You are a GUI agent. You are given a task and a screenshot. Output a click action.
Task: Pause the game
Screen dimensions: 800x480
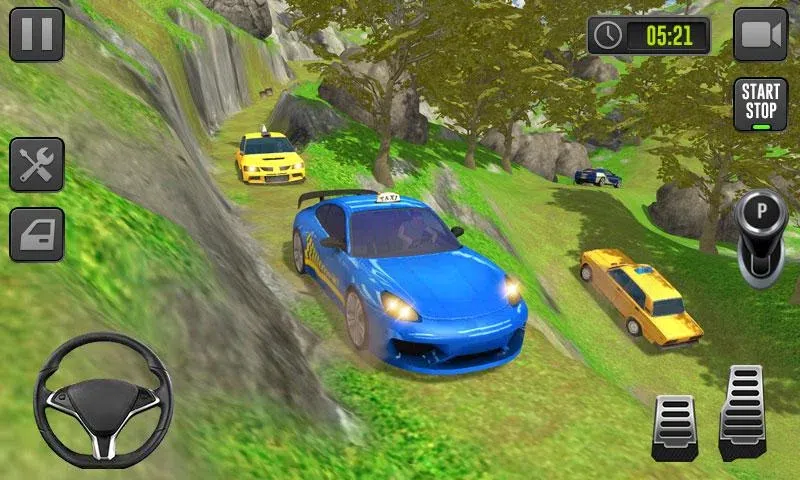[37, 34]
